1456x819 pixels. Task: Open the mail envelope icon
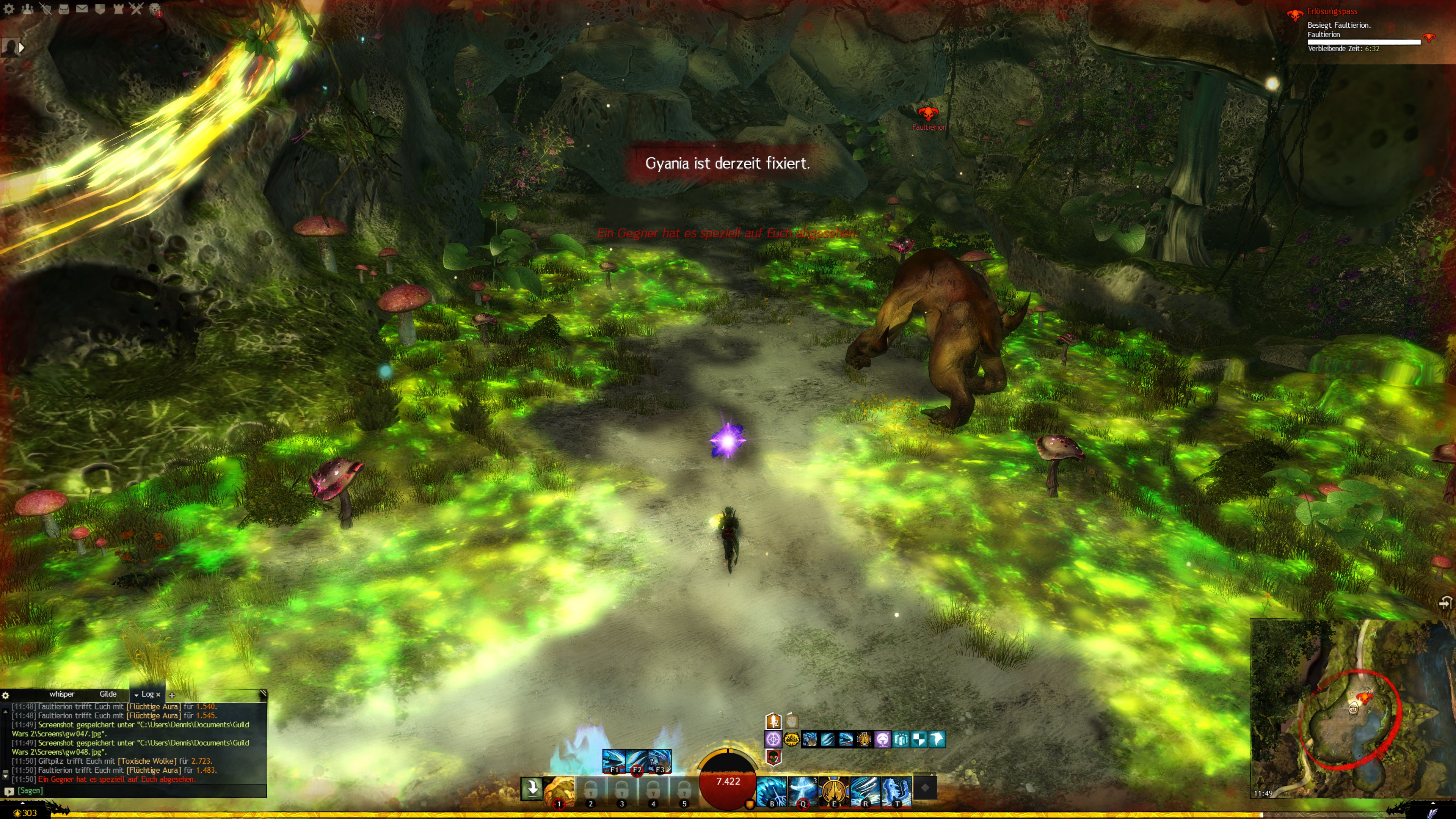(x=82, y=8)
